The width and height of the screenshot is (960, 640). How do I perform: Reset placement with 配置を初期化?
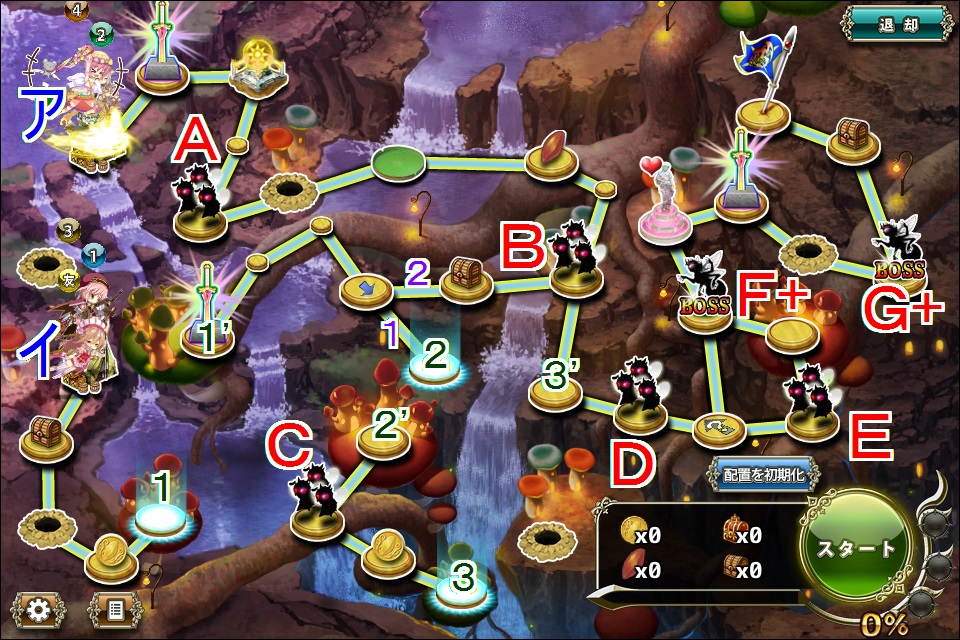(762, 474)
